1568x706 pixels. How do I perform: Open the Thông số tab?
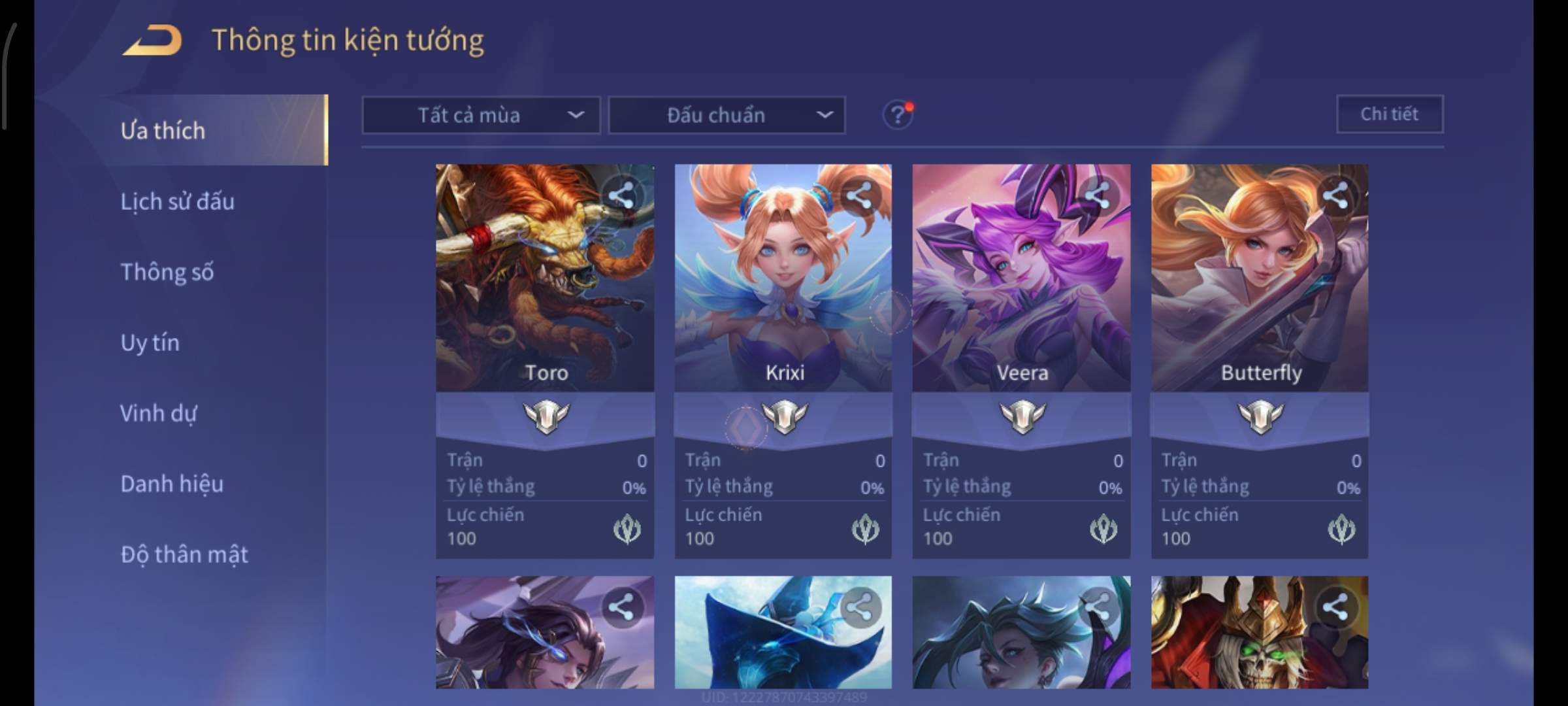click(x=167, y=272)
